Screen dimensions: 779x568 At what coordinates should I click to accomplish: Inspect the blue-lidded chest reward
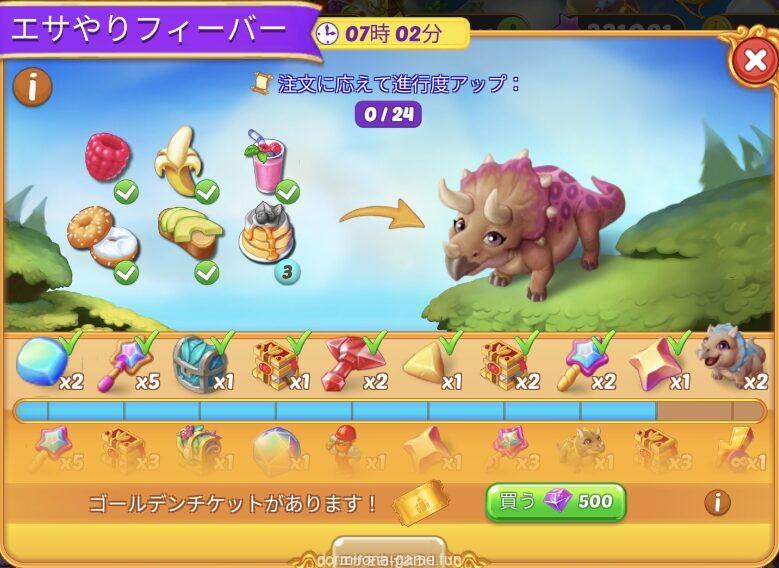point(200,362)
